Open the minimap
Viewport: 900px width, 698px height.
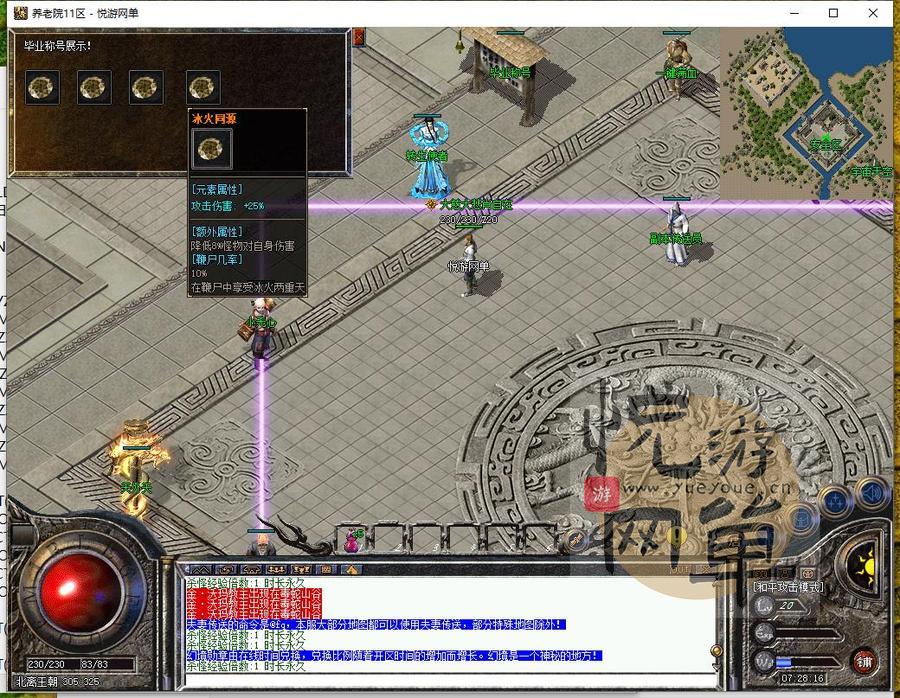806,112
